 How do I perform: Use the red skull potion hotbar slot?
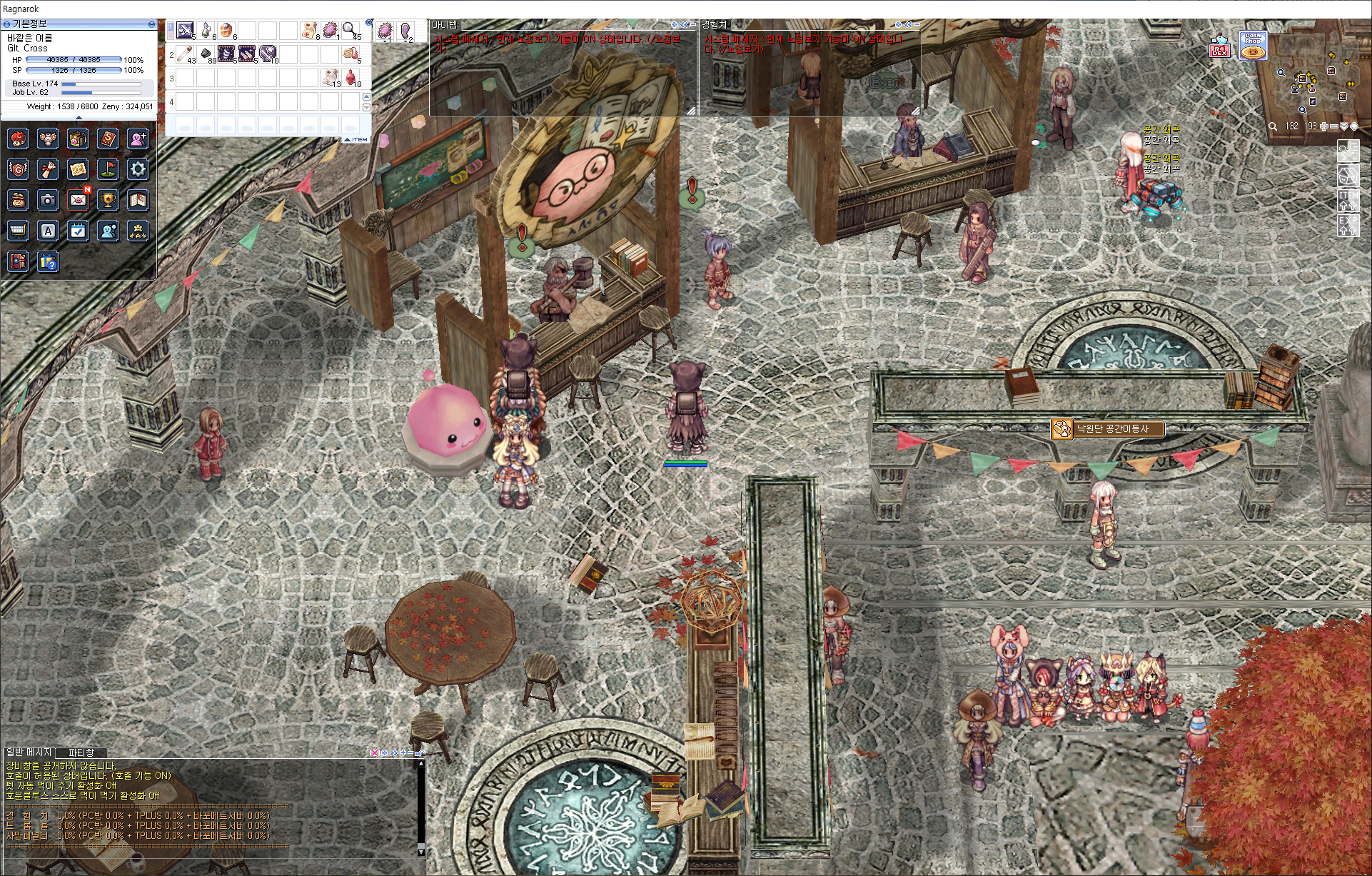[x=351, y=77]
